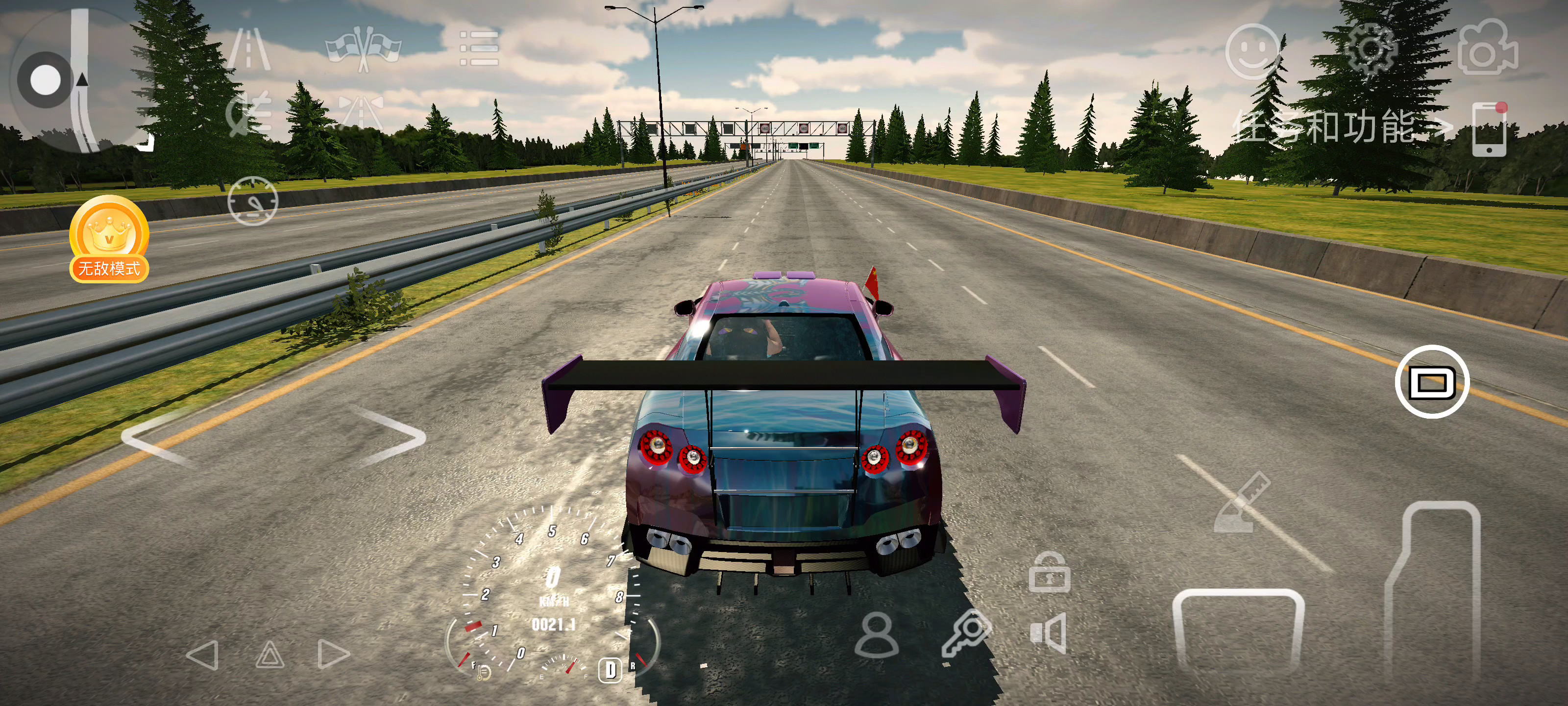Image resolution: width=1568 pixels, height=706 pixels.
Task: Turn on the right turn signal
Action: (x=334, y=656)
